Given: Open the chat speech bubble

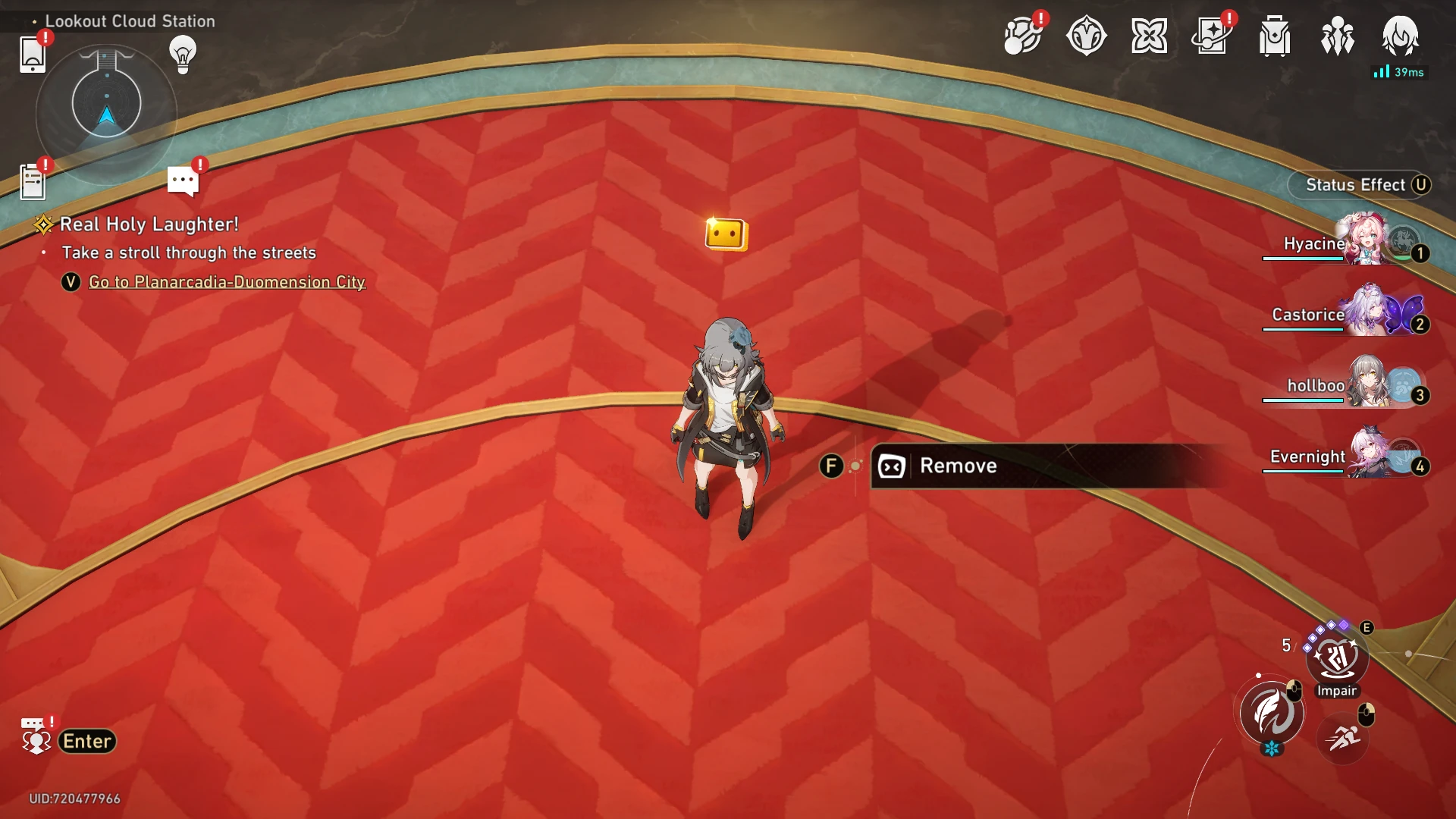Looking at the screenshot, I should [183, 181].
